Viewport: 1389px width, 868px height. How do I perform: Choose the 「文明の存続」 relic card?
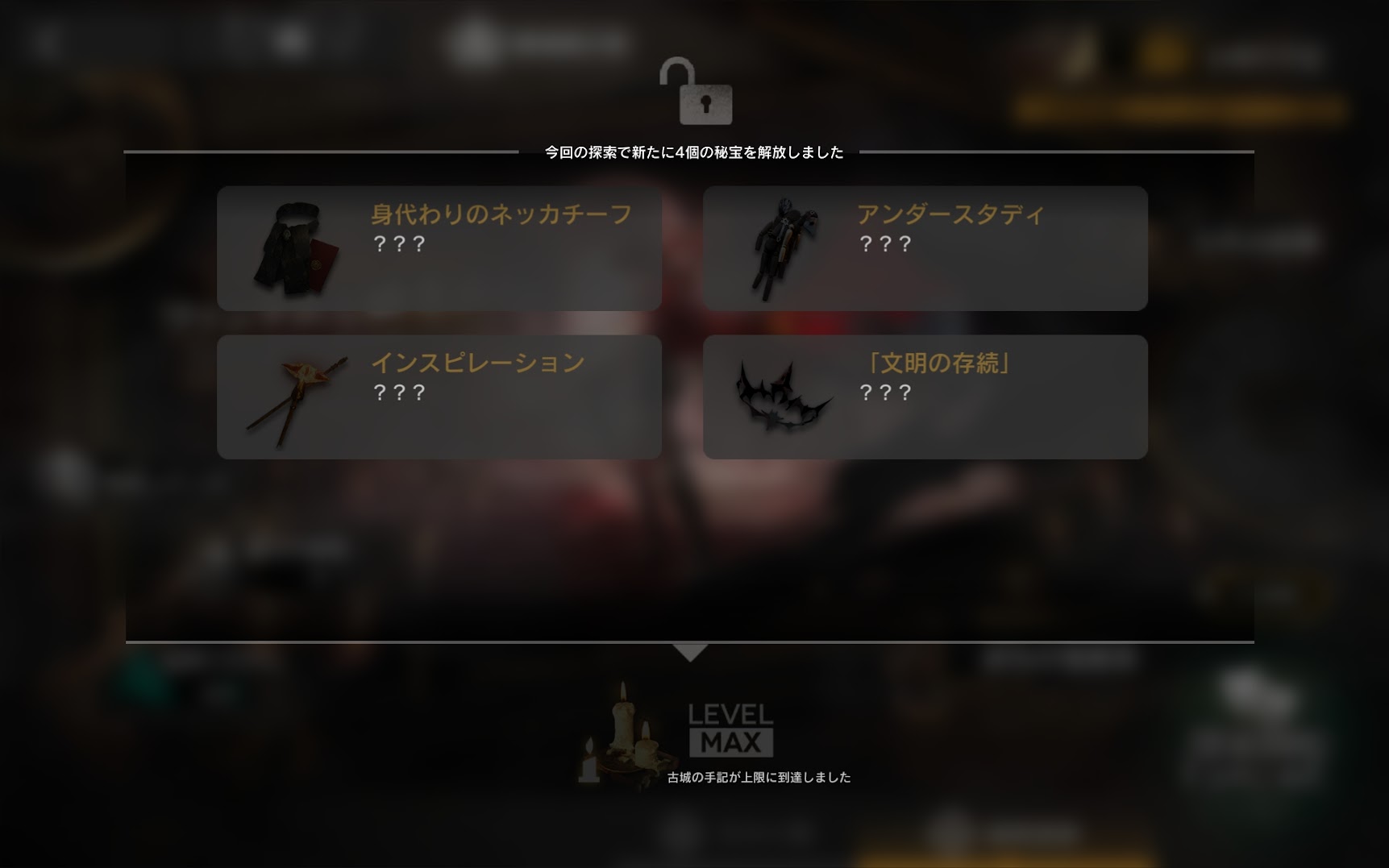[x=925, y=397]
